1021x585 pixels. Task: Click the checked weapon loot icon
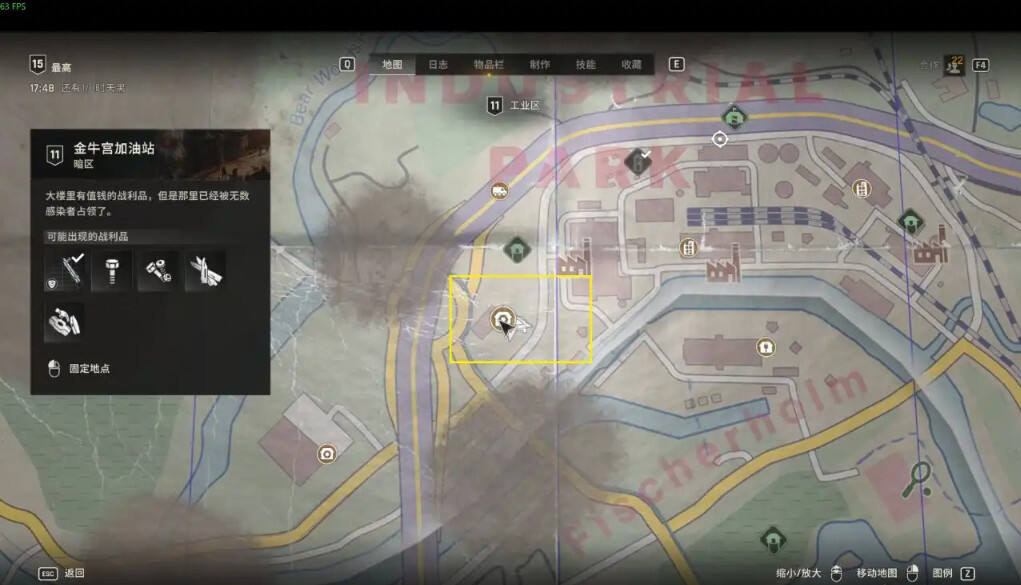(x=65, y=271)
